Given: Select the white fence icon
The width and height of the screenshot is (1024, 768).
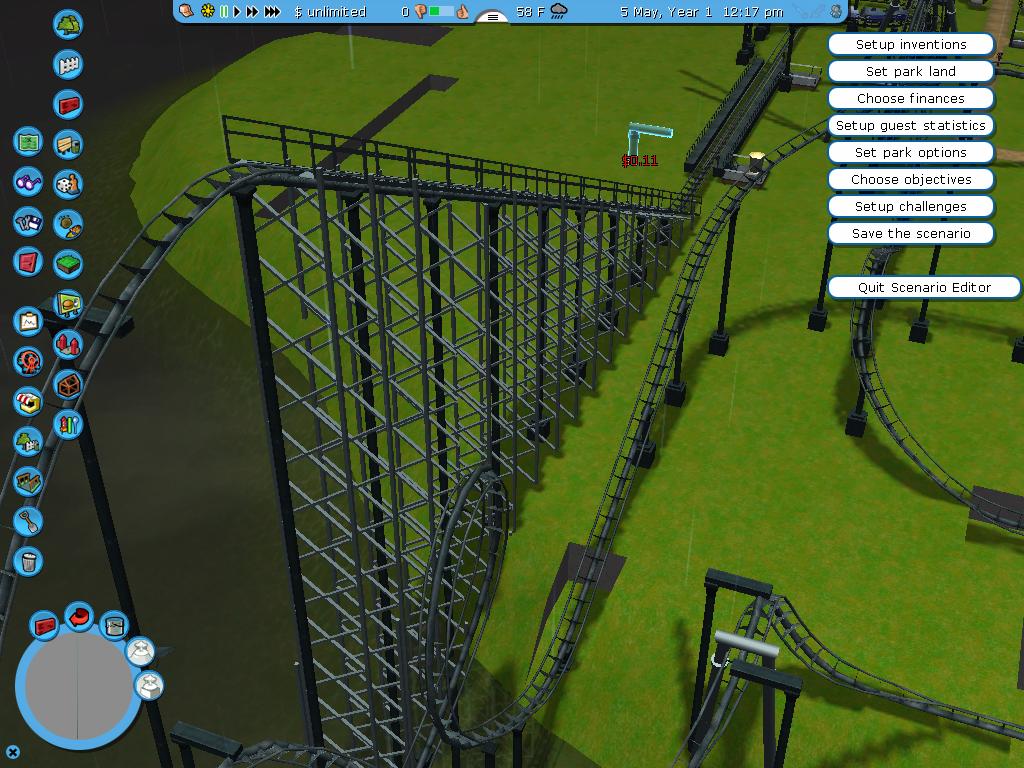Looking at the screenshot, I should coord(68,64).
